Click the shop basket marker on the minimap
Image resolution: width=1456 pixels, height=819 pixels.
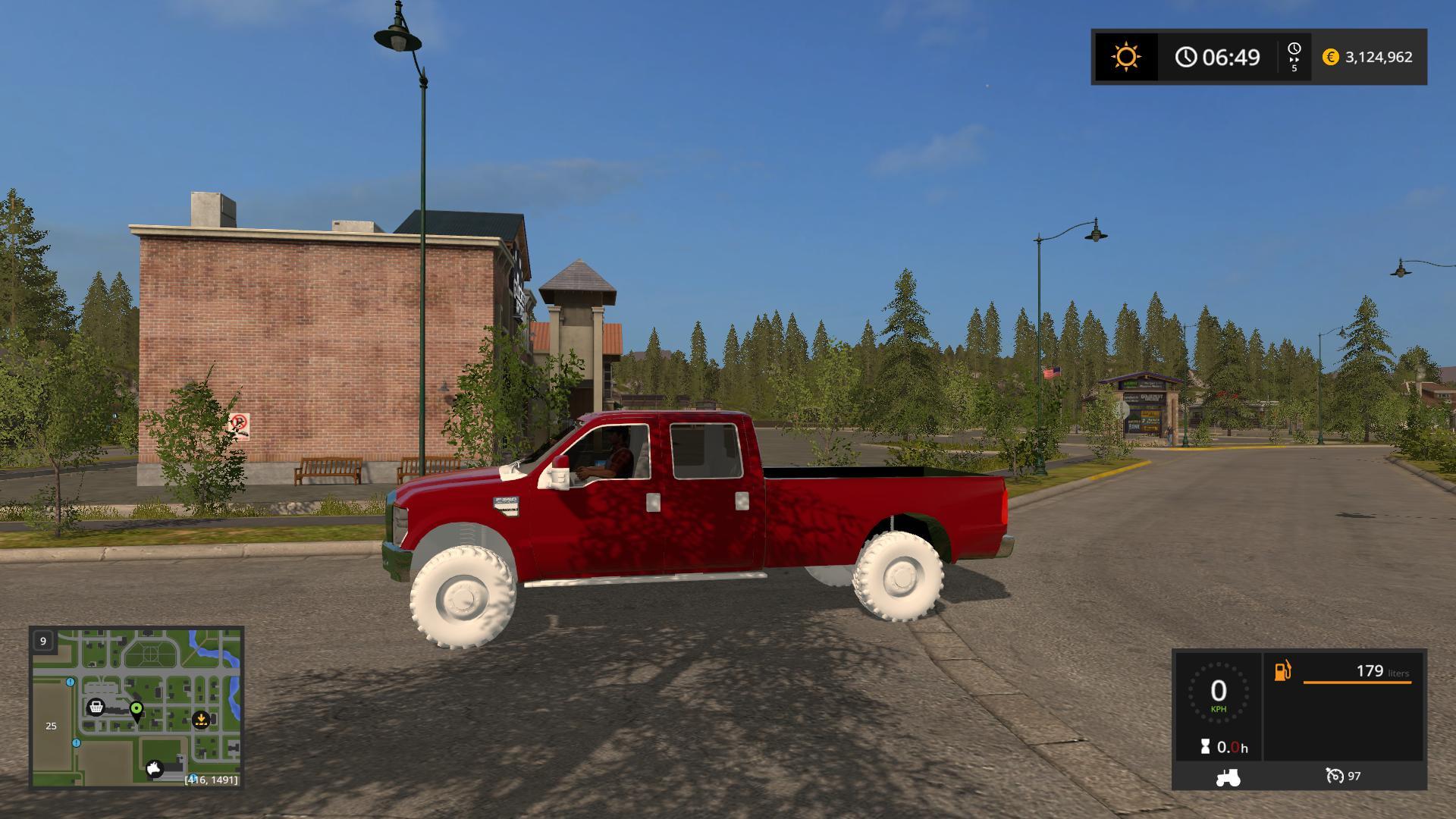point(96,708)
